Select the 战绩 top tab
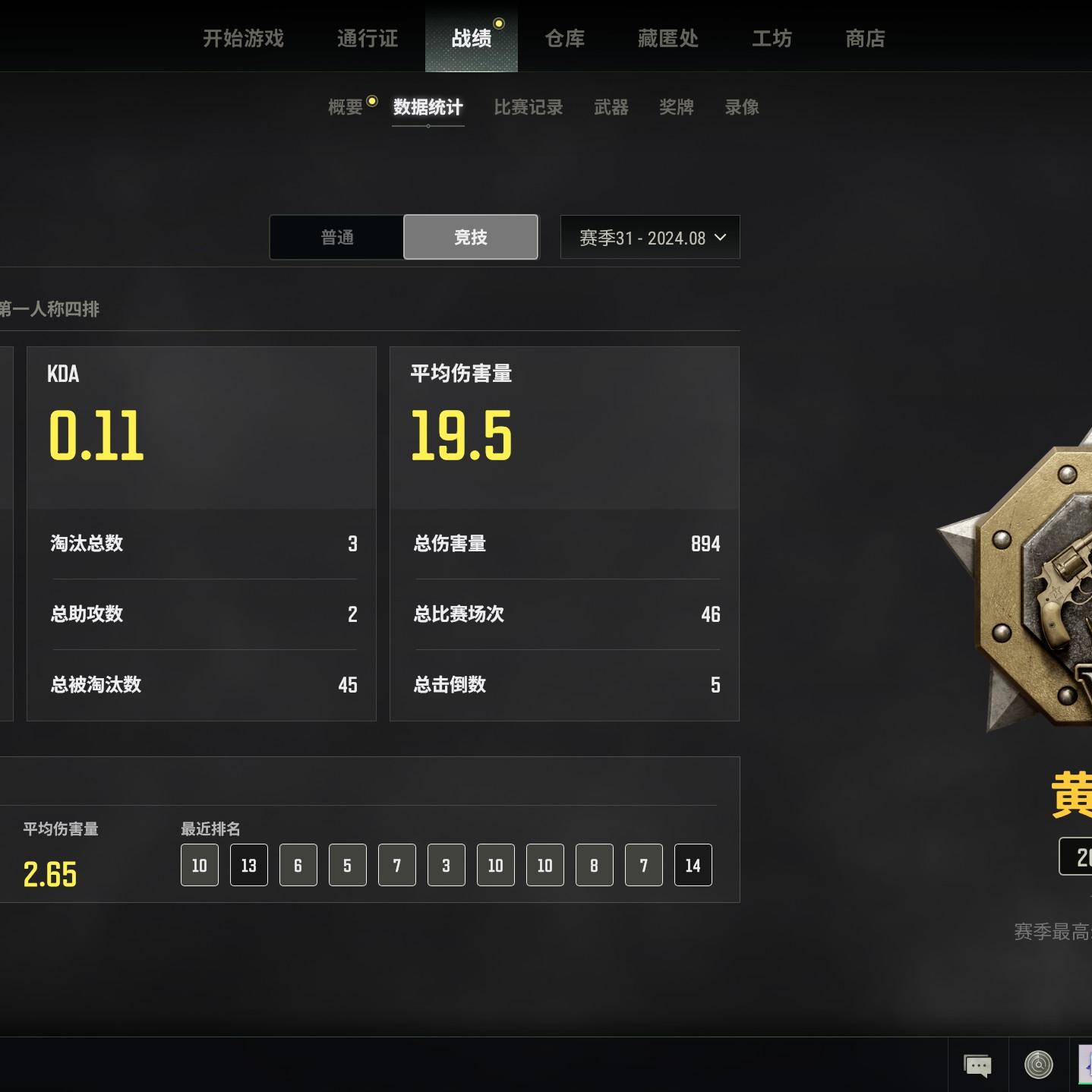Screen dimensions: 1092x1092 472,38
